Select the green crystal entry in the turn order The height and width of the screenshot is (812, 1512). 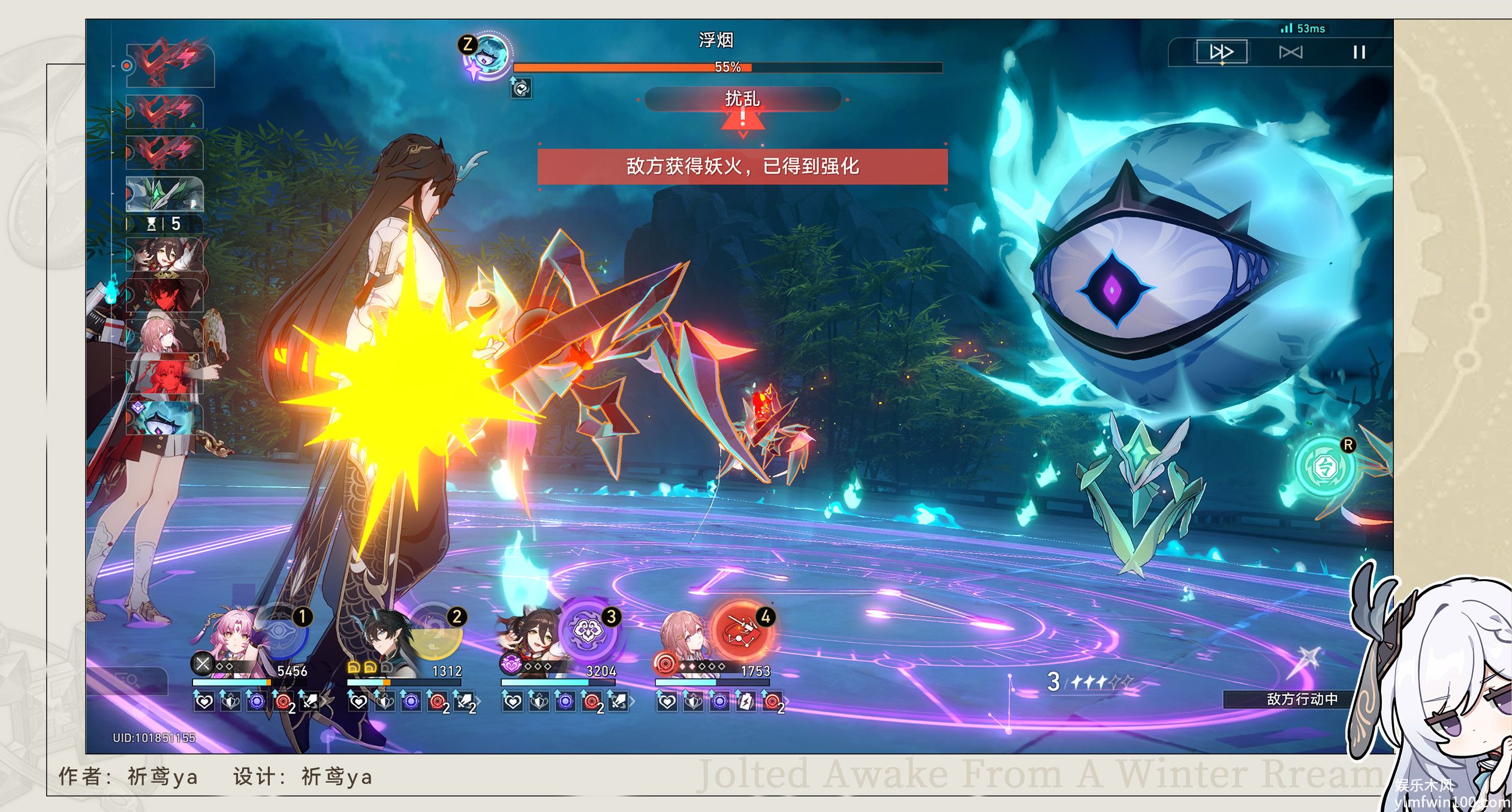(164, 194)
